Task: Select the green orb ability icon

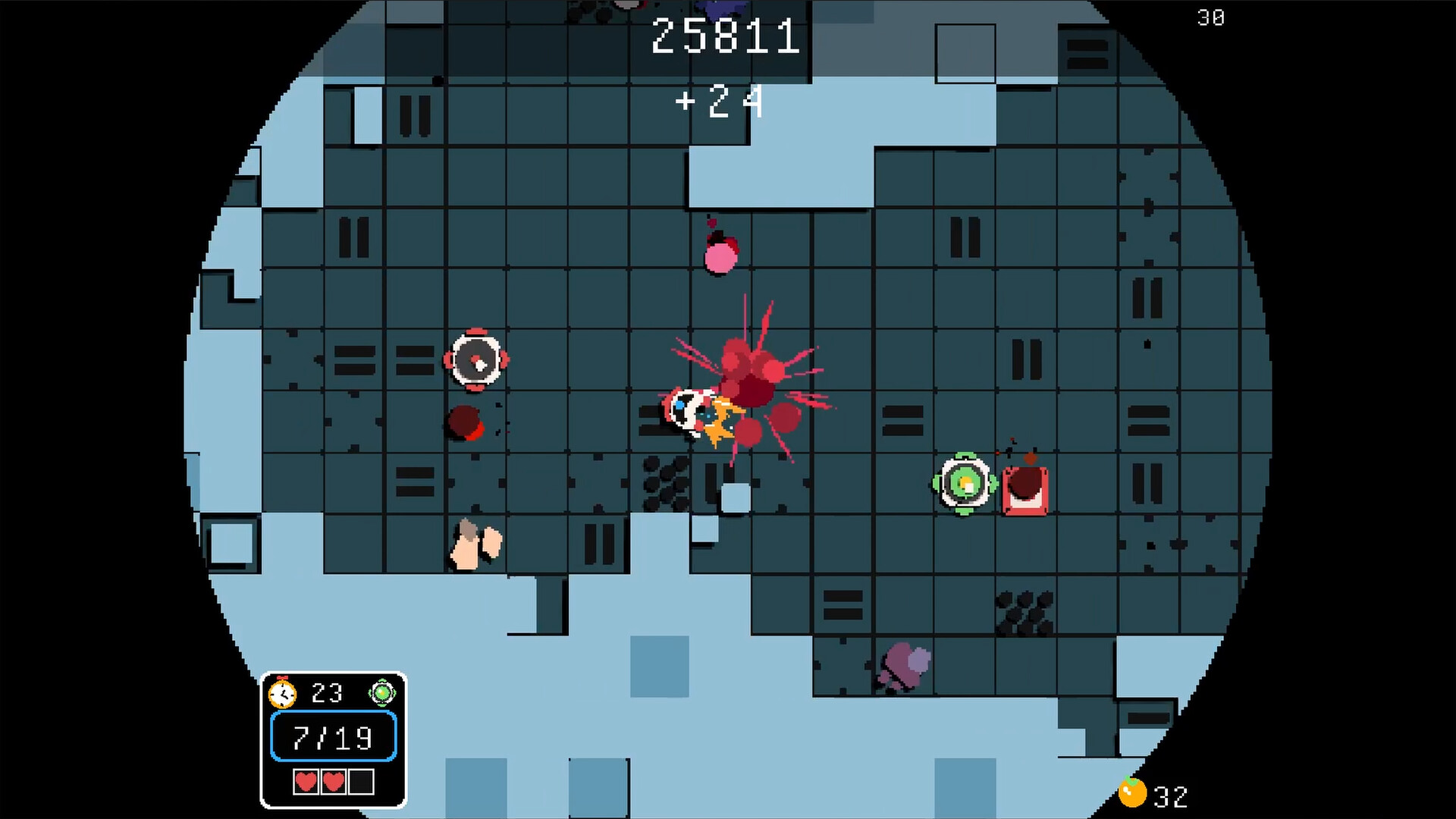Action: (x=384, y=692)
